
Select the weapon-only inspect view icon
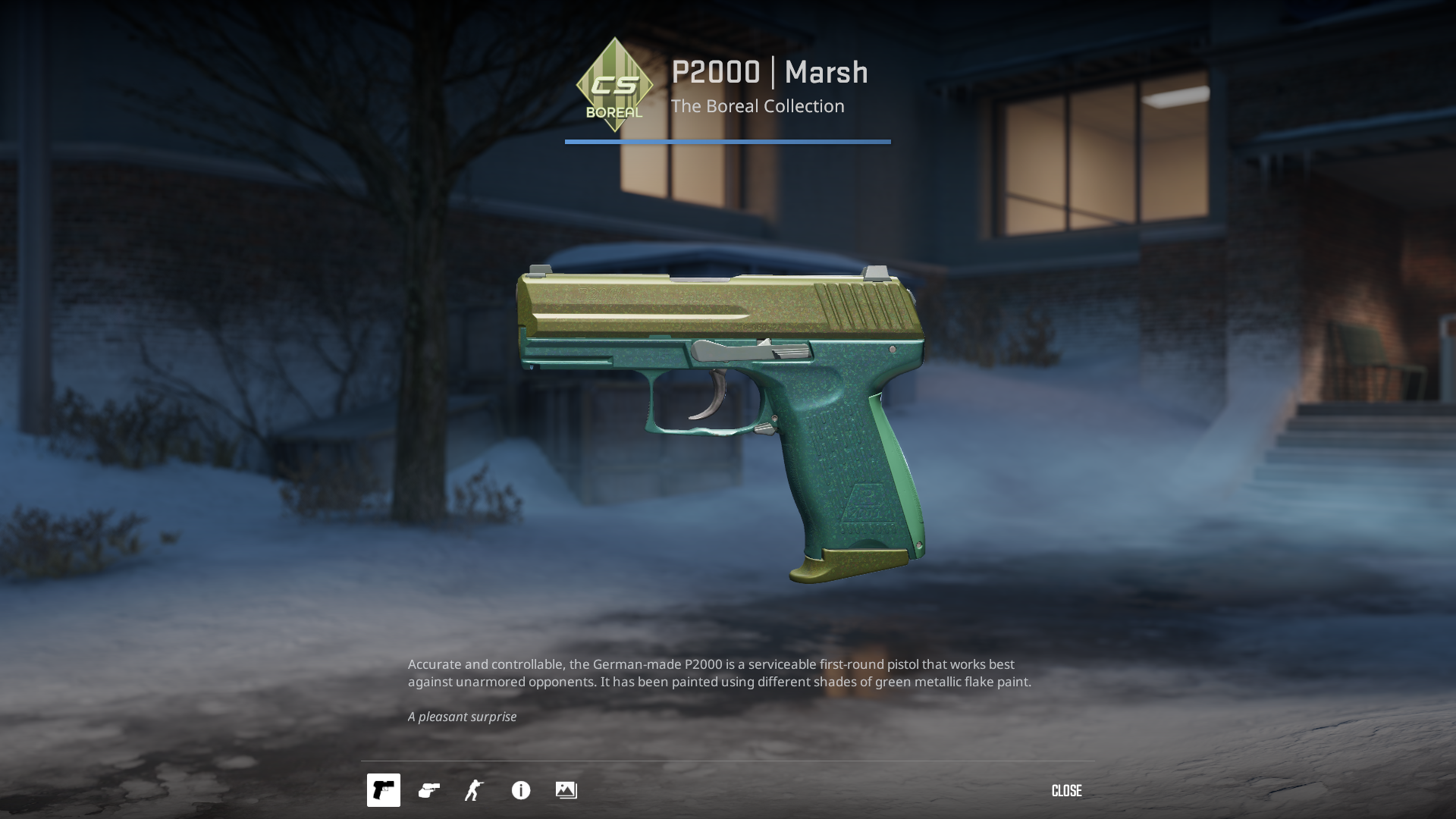click(383, 790)
